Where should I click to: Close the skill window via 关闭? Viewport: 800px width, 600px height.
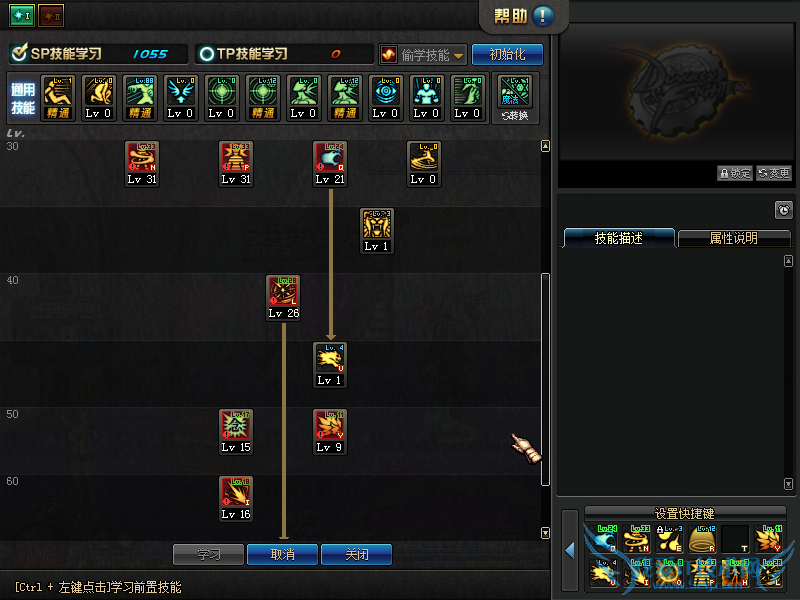point(356,554)
